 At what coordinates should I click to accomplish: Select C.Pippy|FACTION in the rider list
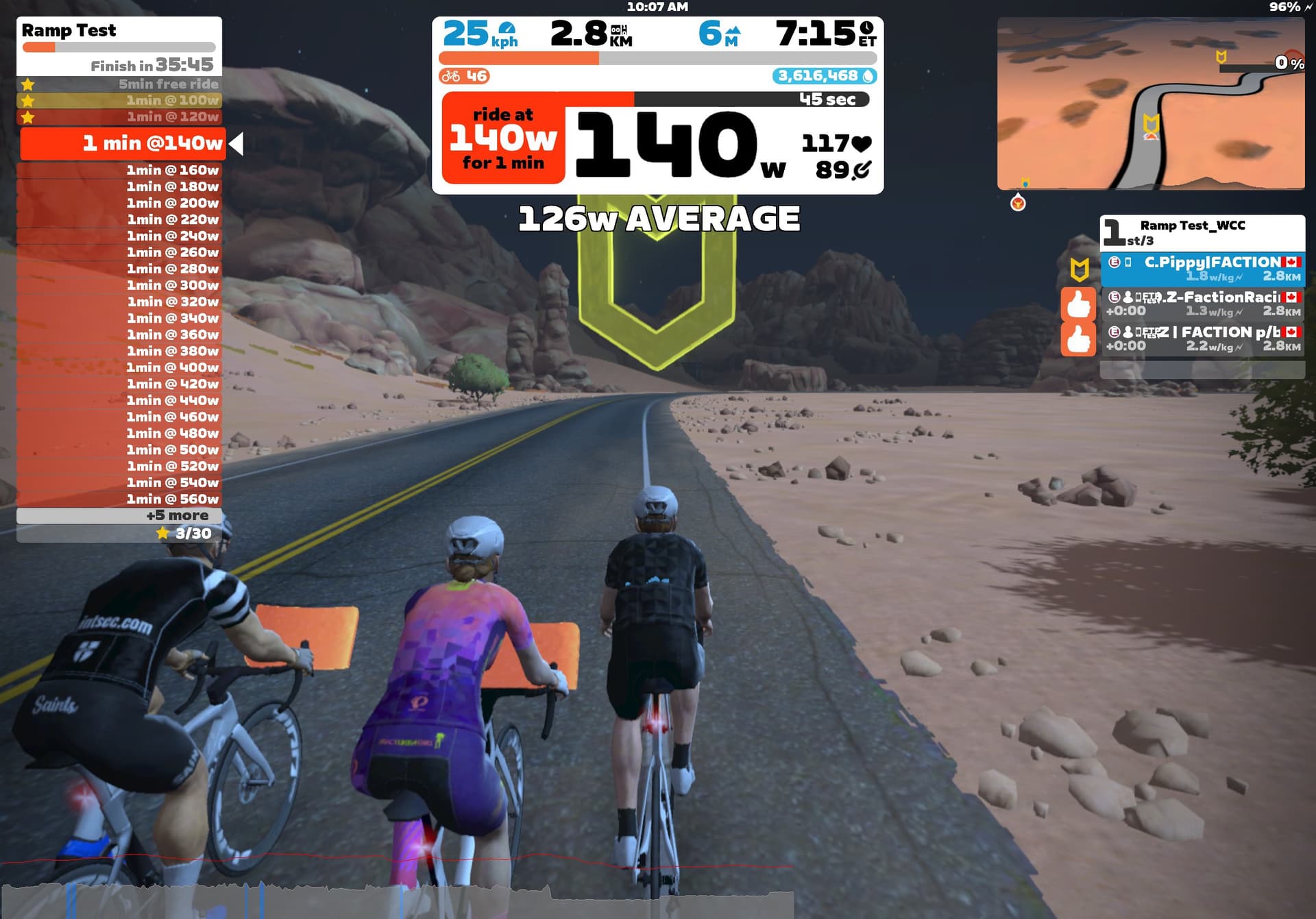coord(1202,269)
